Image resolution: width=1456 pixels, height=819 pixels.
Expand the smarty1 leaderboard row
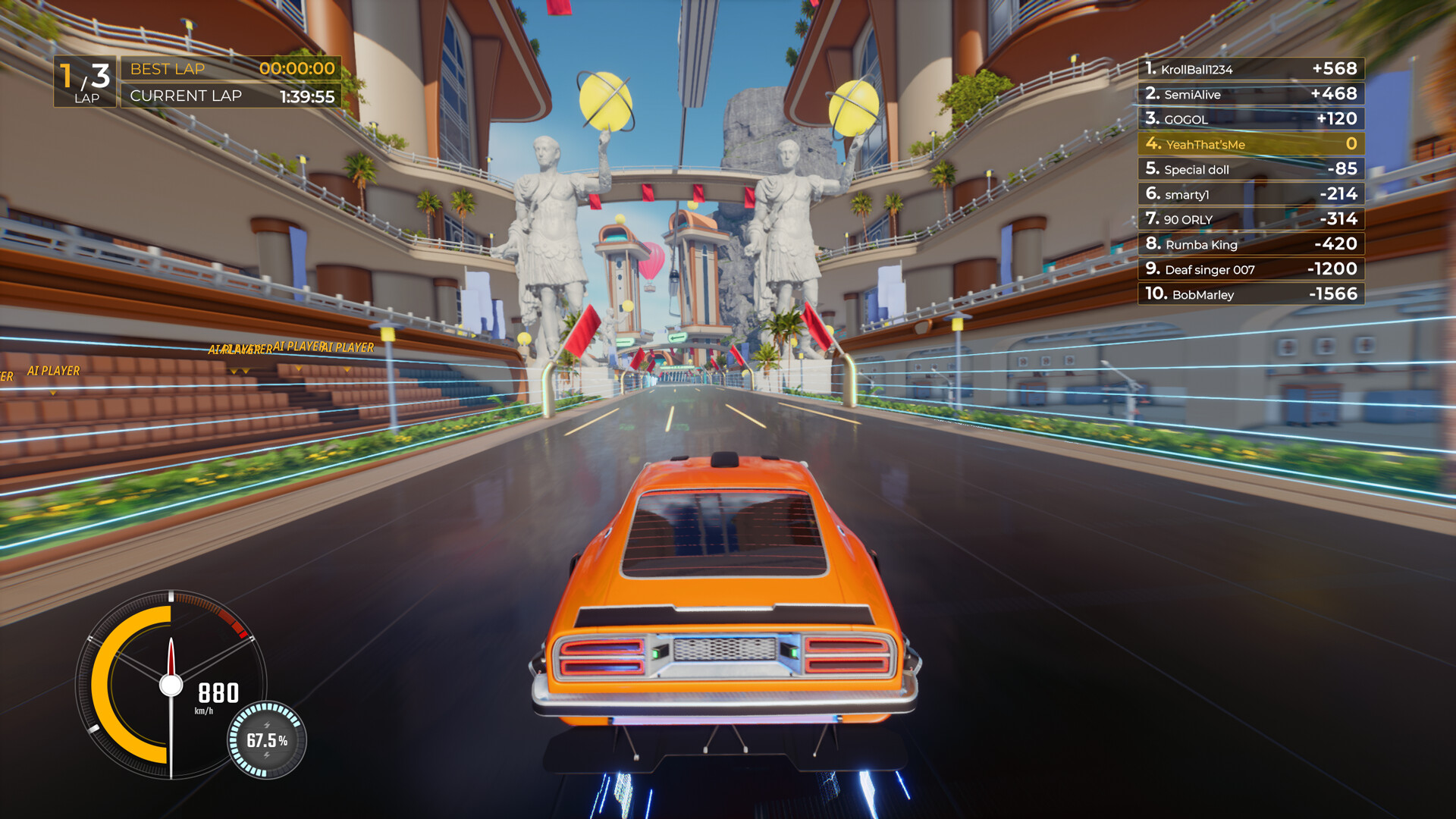(x=1250, y=193)
